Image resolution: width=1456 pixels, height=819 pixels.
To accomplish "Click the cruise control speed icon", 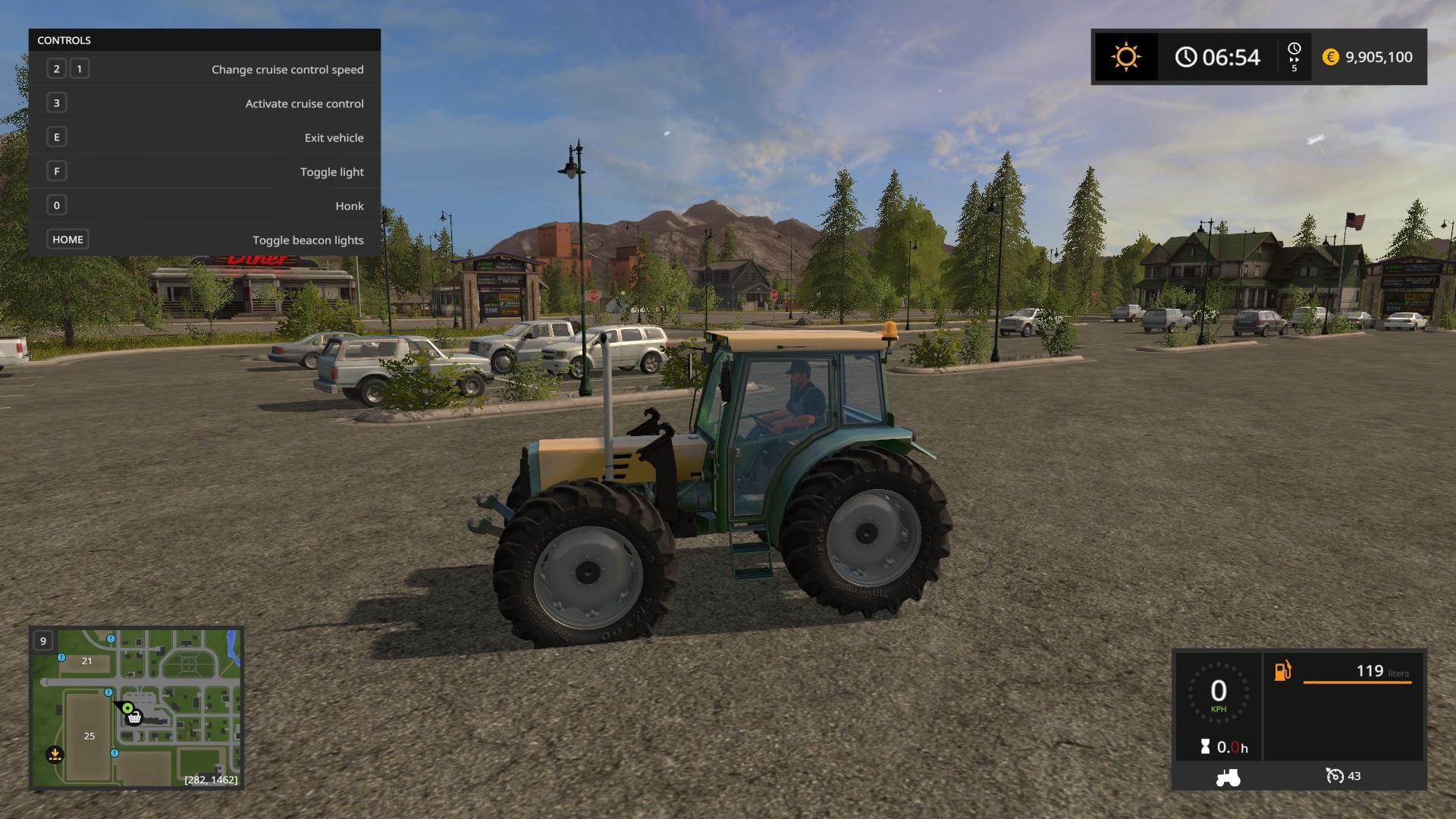I will pos(1335,776).
